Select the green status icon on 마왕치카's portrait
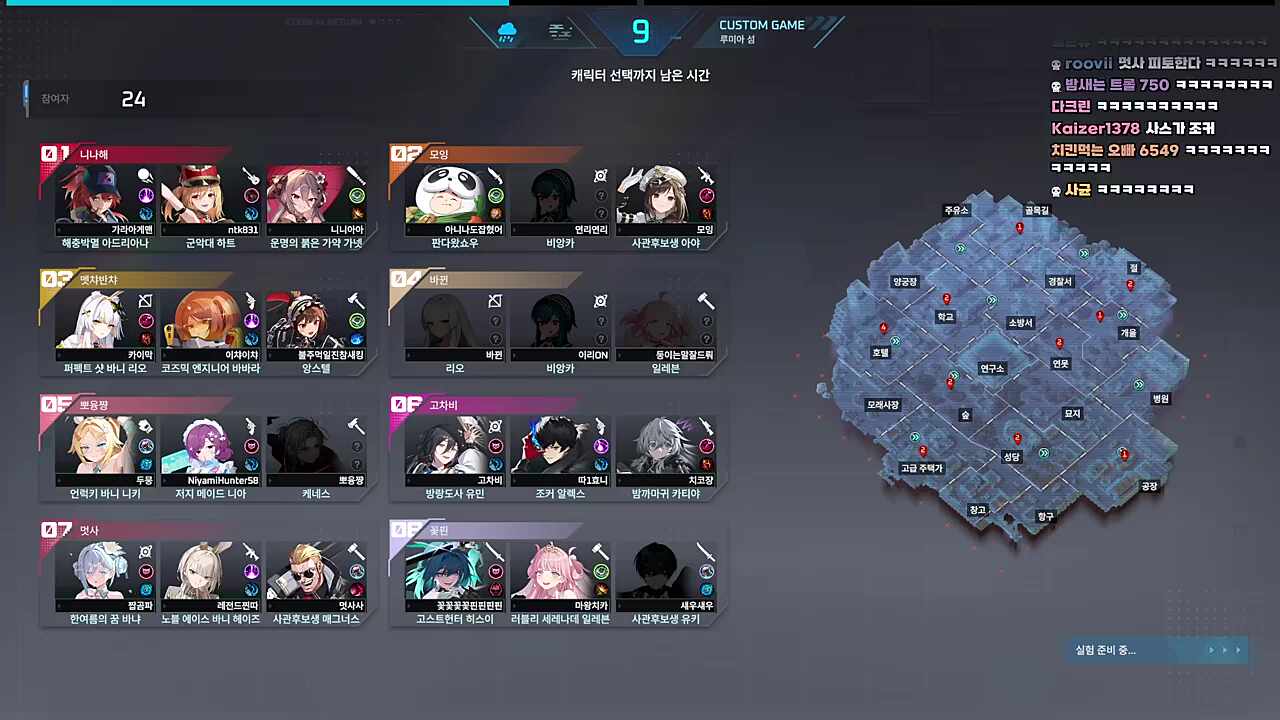 [600, 570]
